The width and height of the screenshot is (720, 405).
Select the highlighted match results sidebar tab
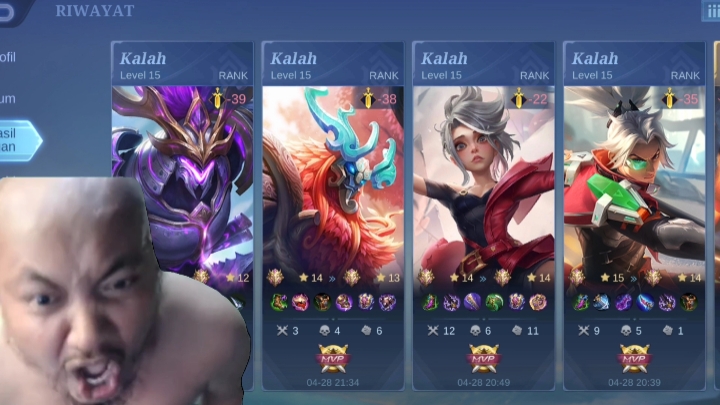point(18,140)
